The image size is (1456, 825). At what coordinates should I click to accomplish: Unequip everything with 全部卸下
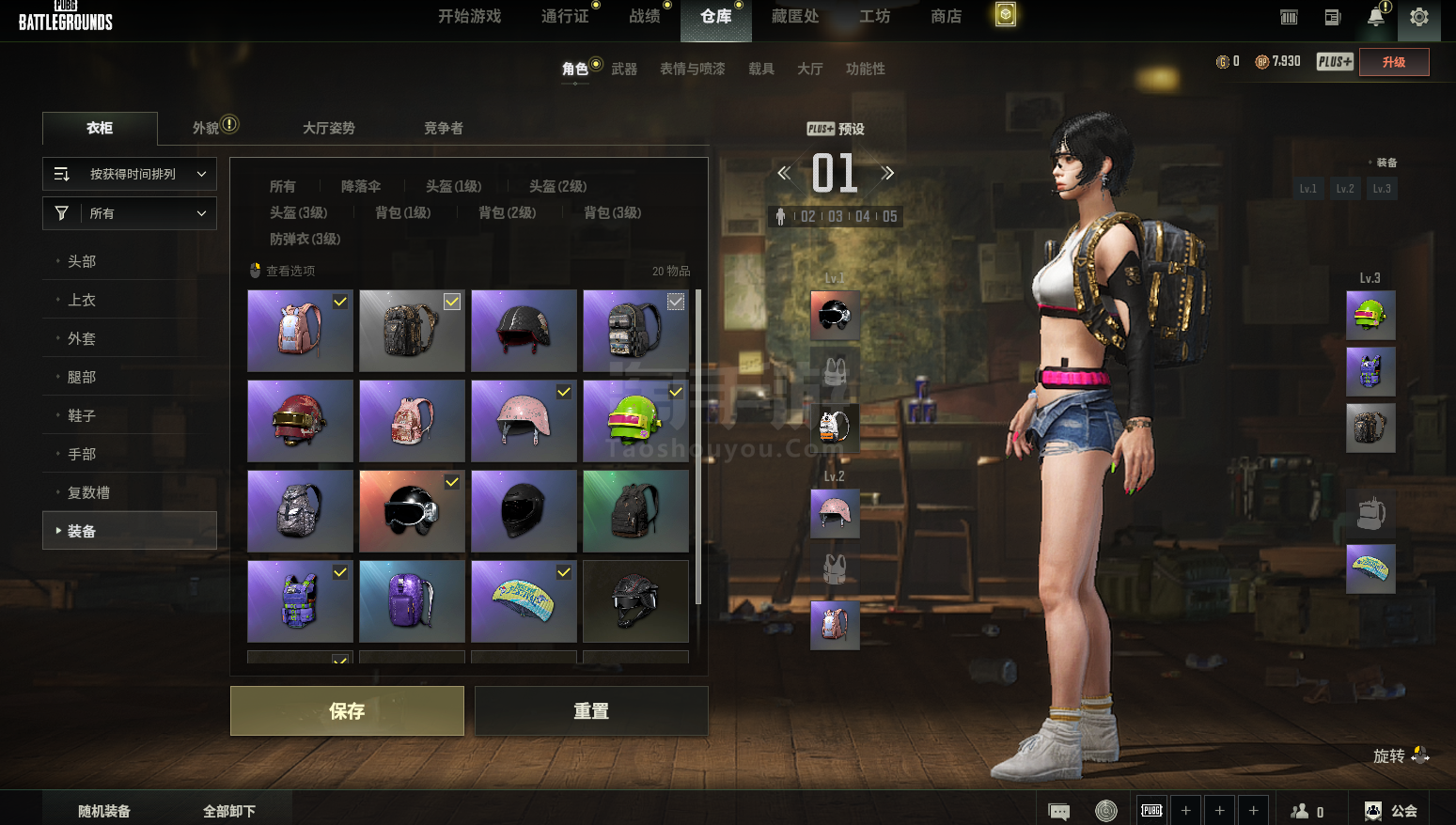pos(229,811)
